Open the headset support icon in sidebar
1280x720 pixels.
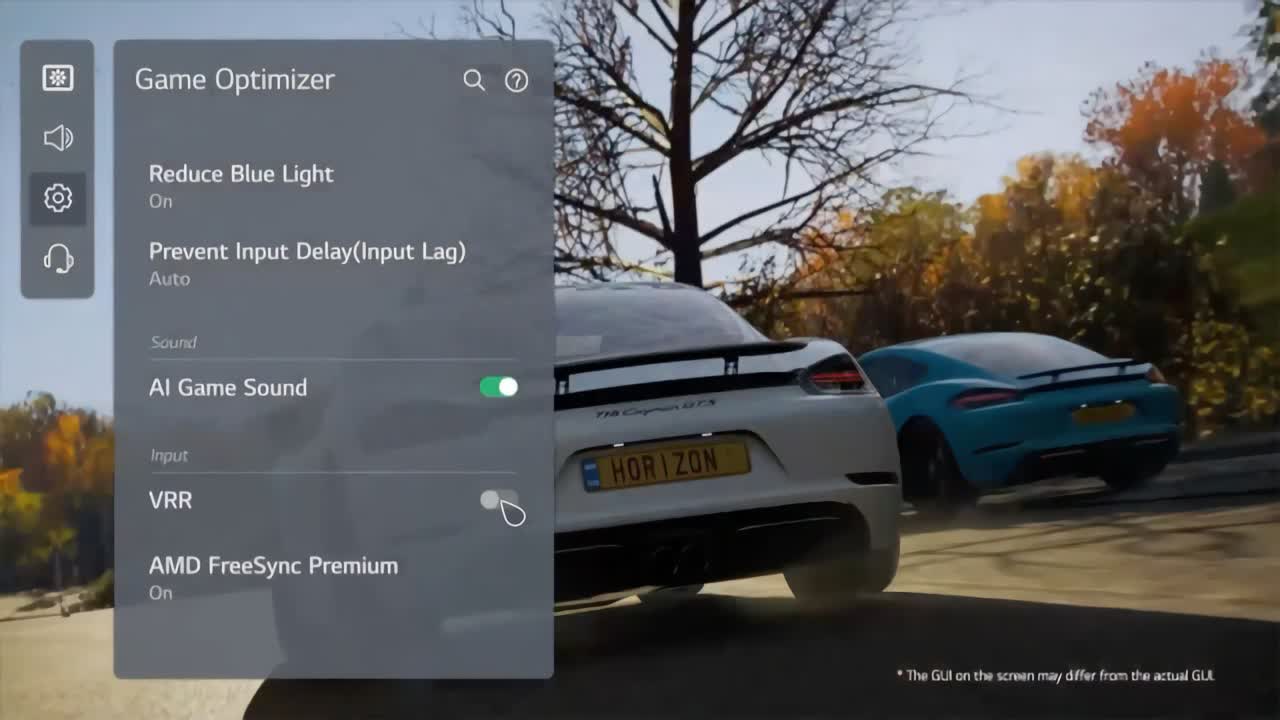pos(57,258)
